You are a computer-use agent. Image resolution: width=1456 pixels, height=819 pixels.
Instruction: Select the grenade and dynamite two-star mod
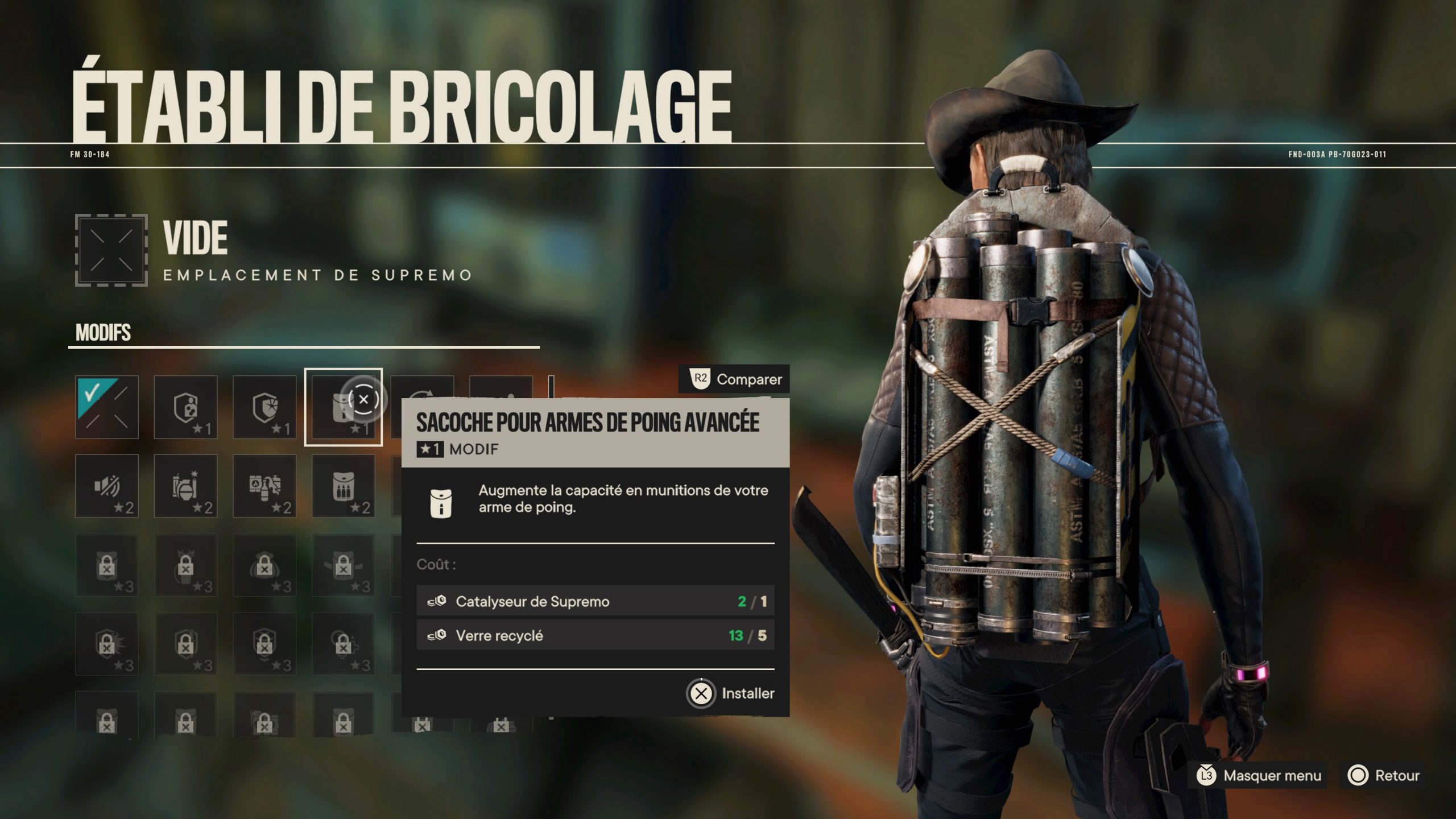[186, 486]
